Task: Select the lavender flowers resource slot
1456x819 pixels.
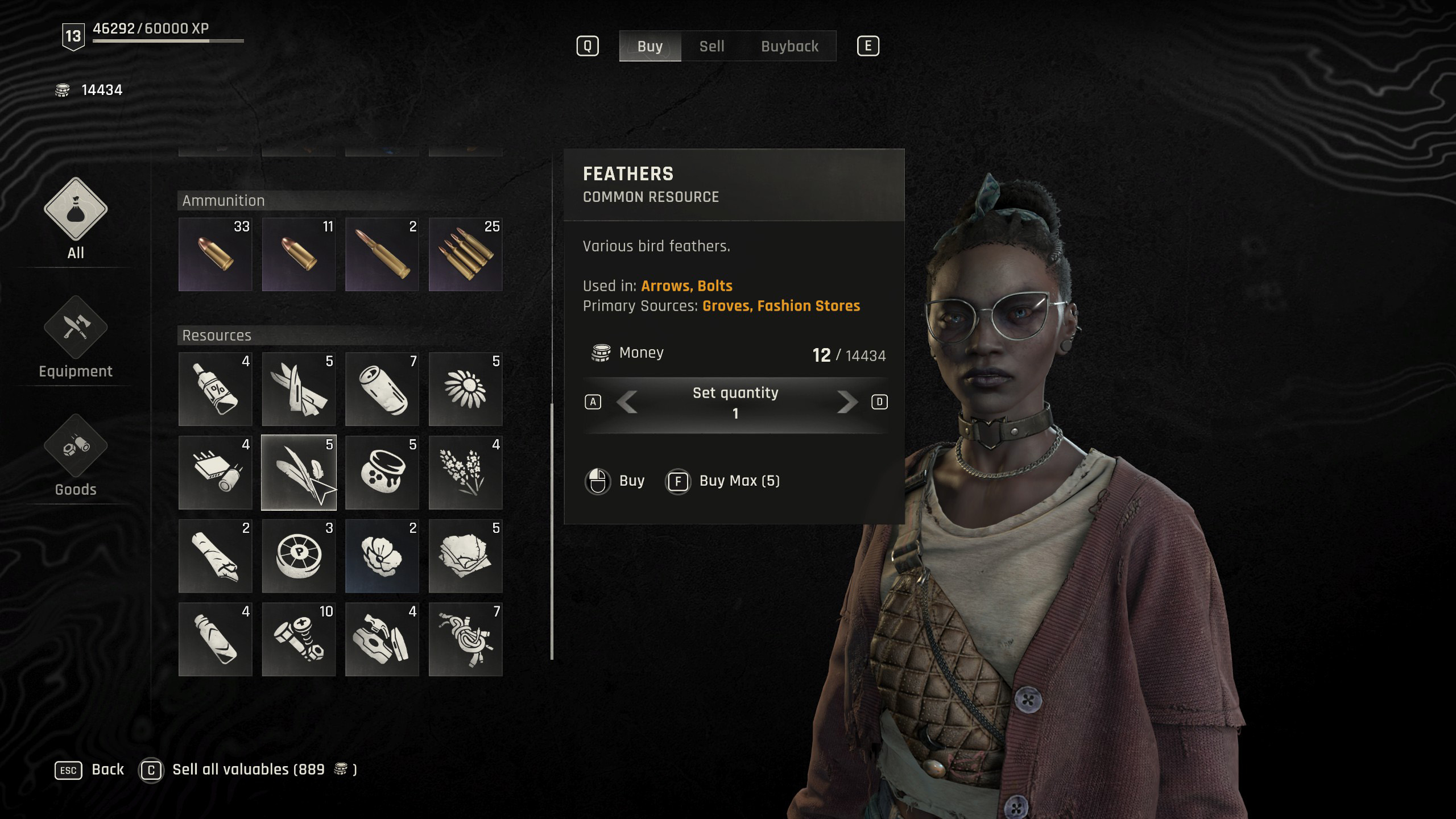Action: (465, 473)
